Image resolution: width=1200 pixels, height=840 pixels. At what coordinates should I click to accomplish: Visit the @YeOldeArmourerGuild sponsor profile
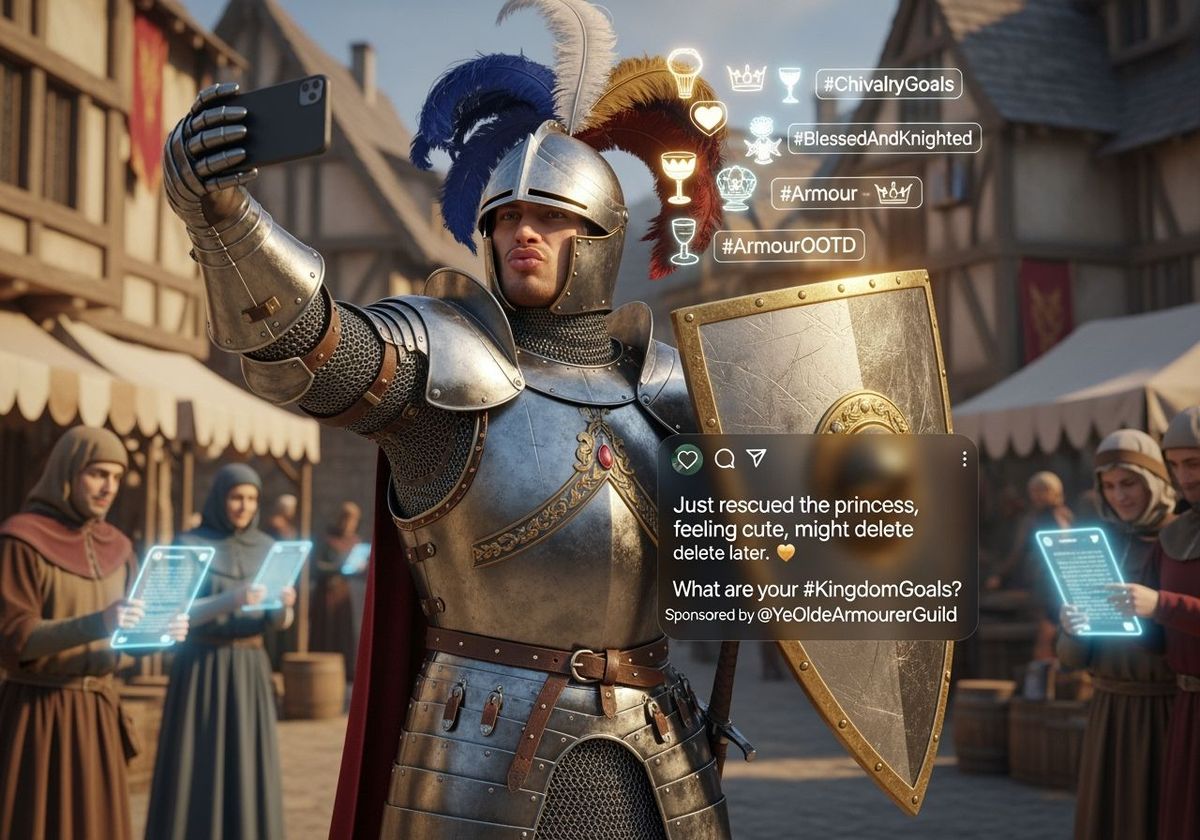coord(857,614)
